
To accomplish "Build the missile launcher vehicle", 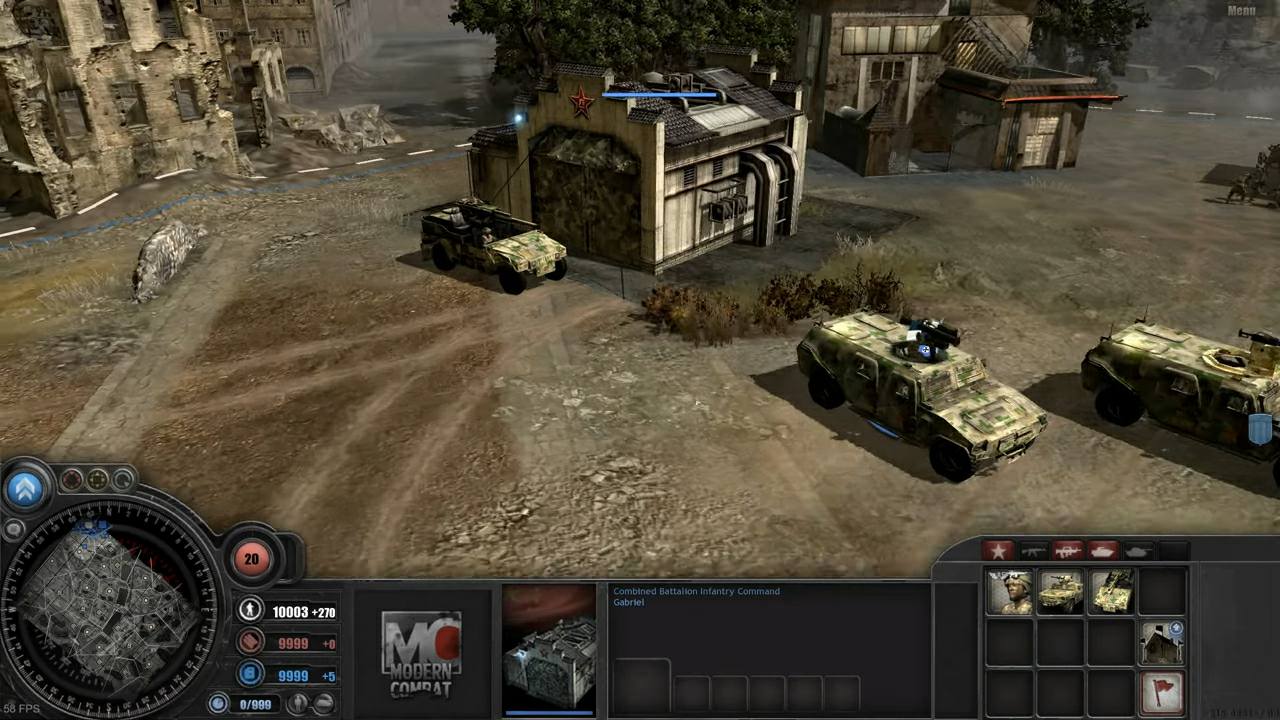I will [1111, 592].
